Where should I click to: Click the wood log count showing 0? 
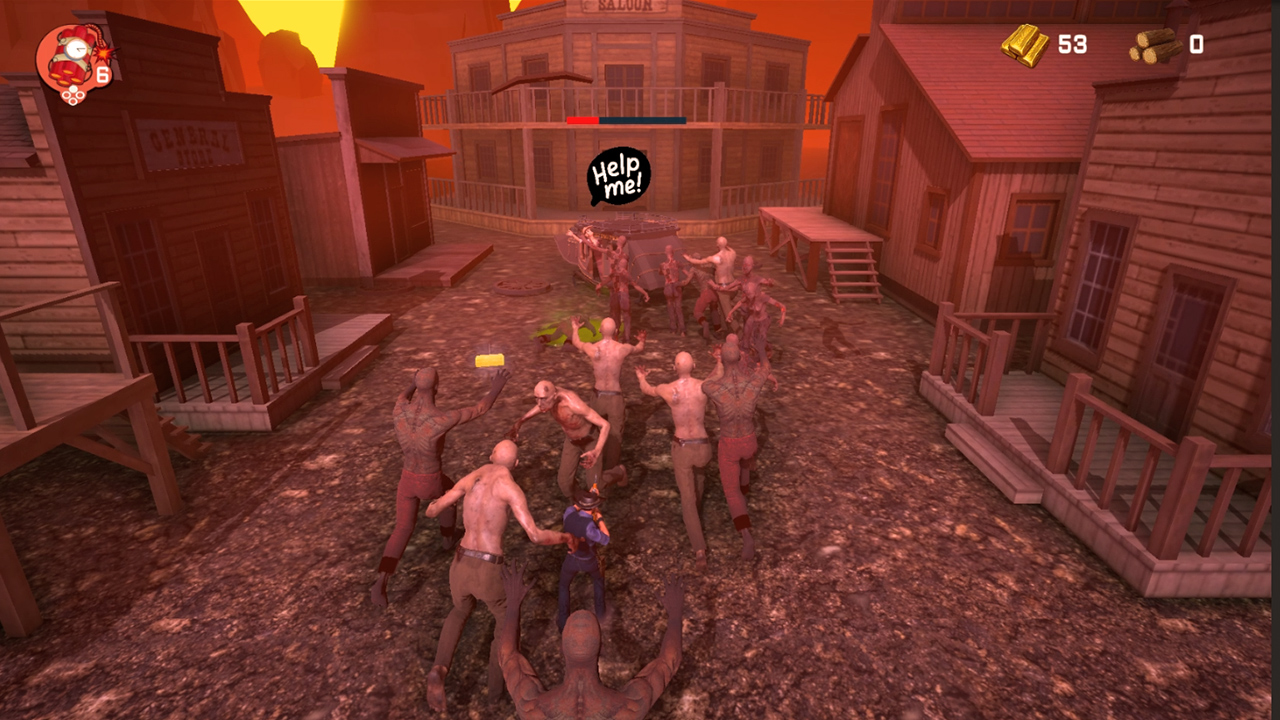1196,45
